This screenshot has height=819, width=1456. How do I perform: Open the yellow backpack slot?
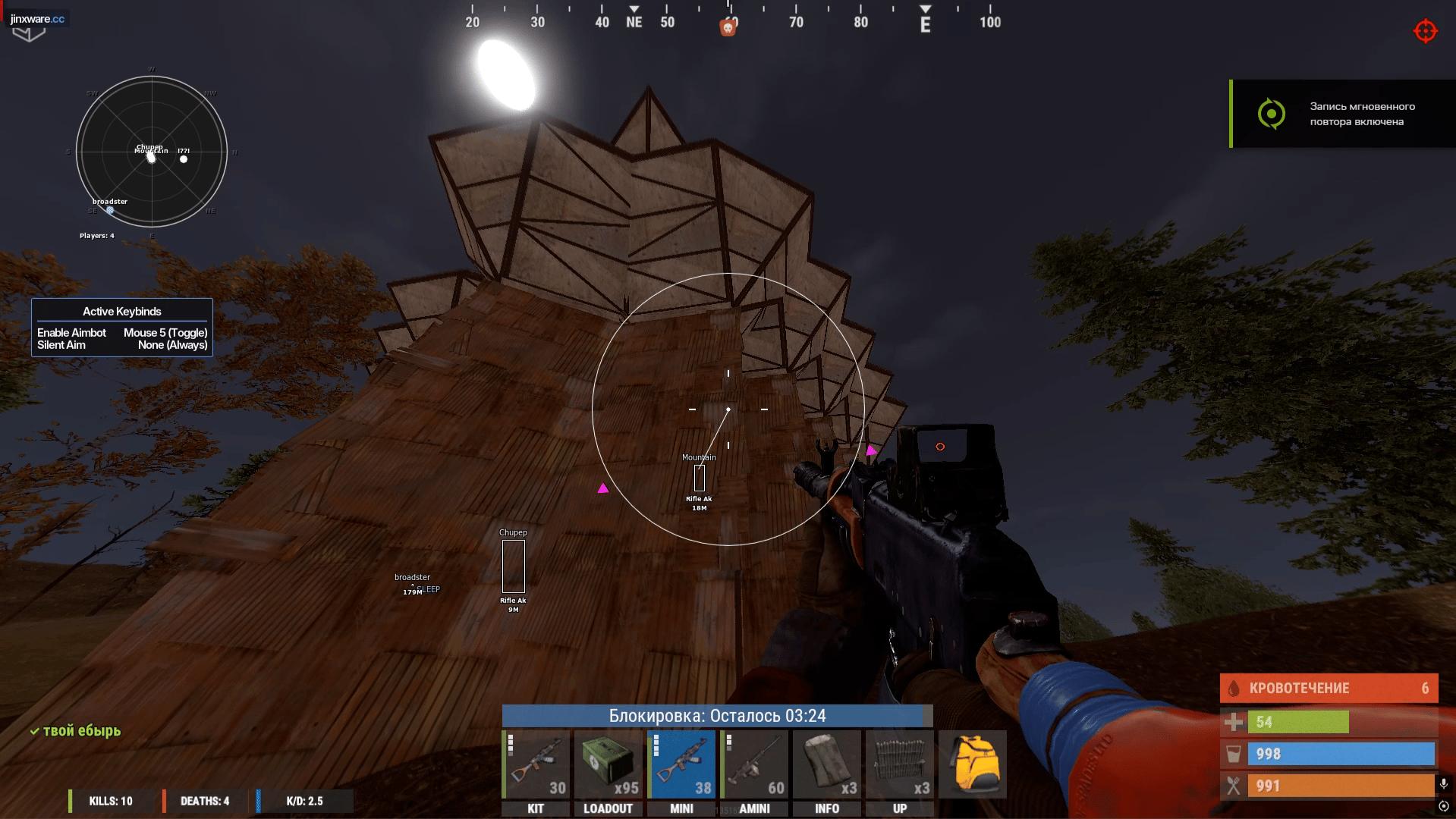(x=973, y=764)
